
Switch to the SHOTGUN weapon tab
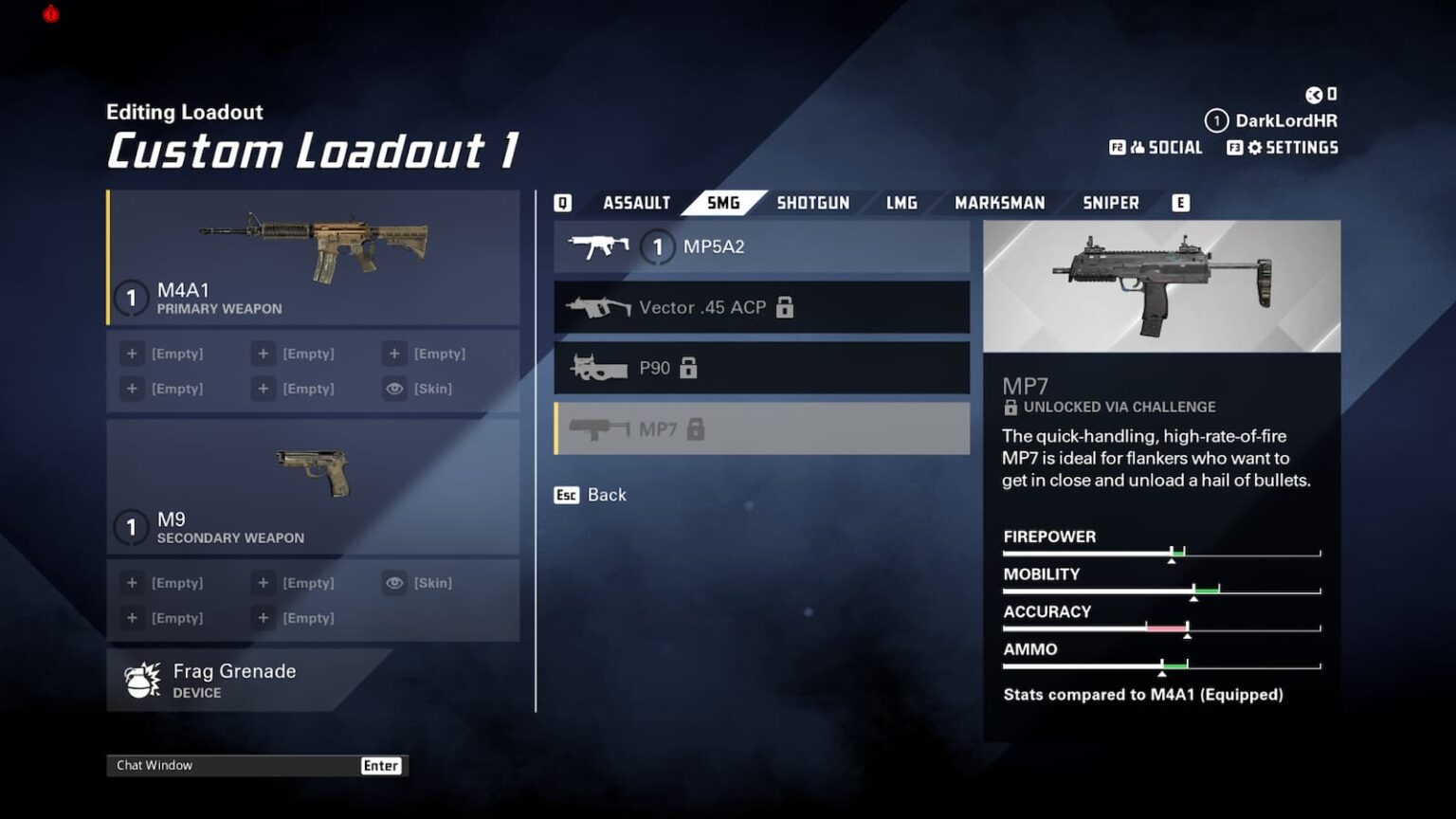pos(812,202)
